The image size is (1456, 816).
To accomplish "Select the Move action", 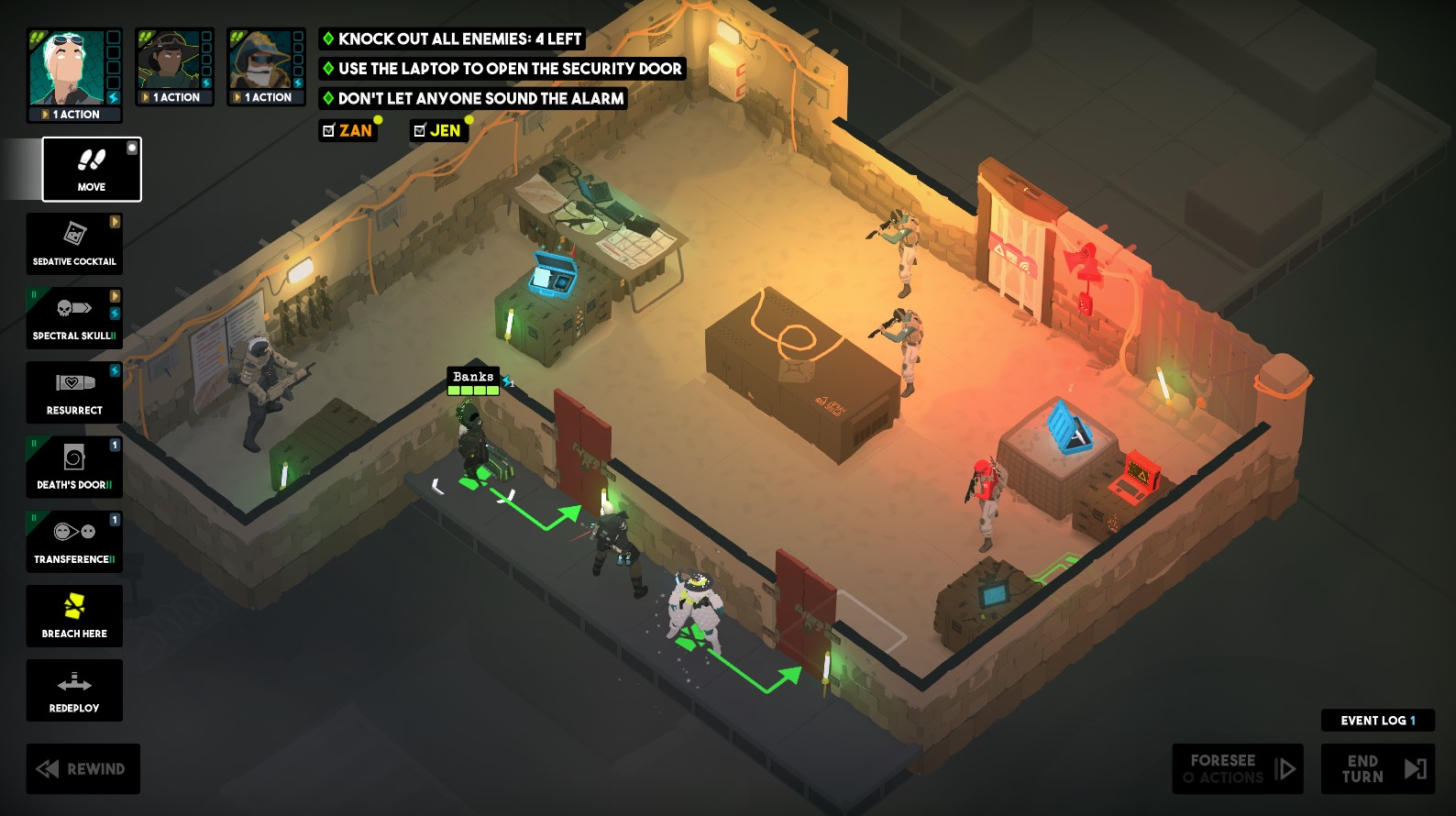I will (x=89, y=170).
